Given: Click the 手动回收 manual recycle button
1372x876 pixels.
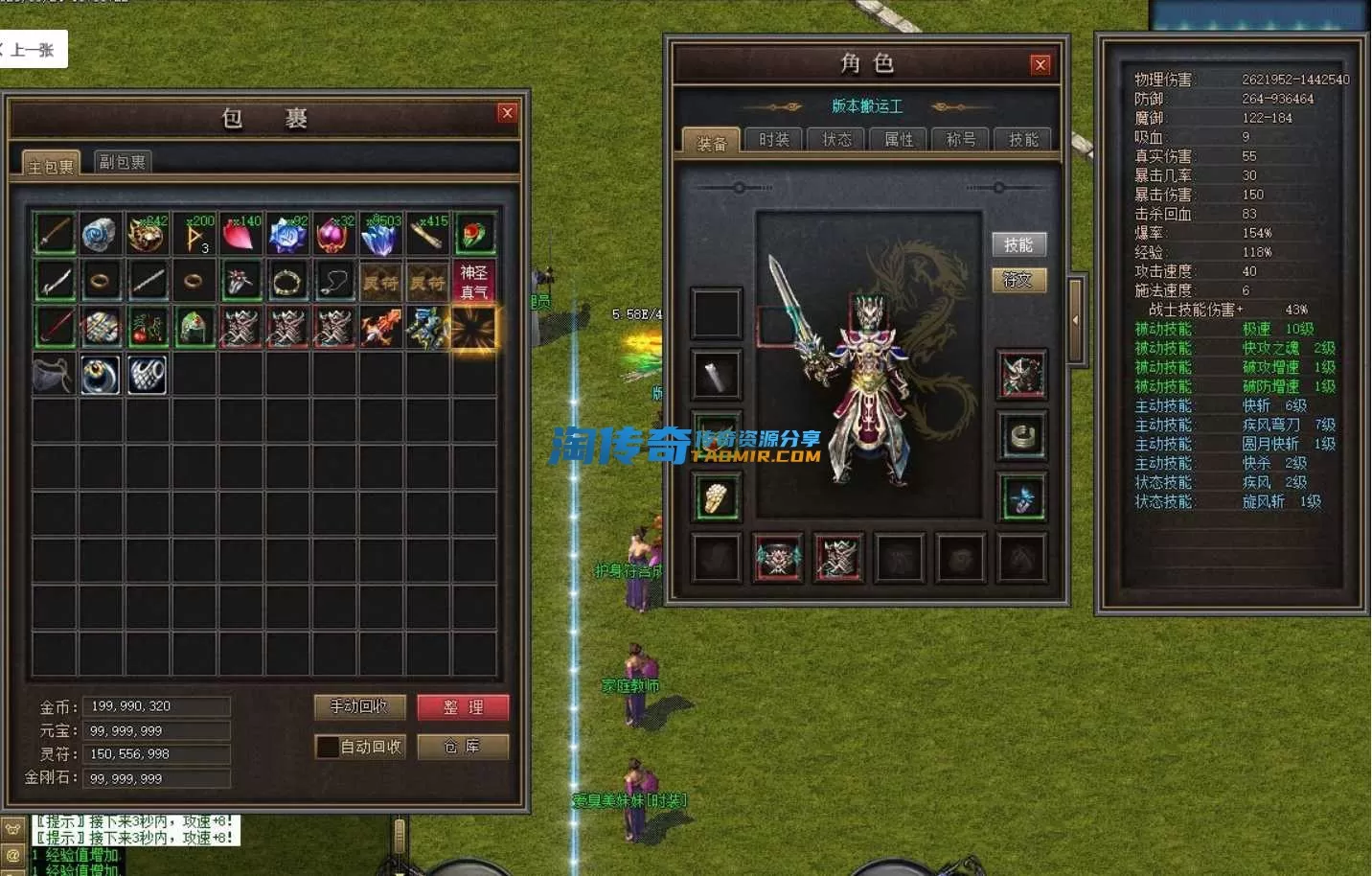Looking at the screenshot, I should point(359,707).
